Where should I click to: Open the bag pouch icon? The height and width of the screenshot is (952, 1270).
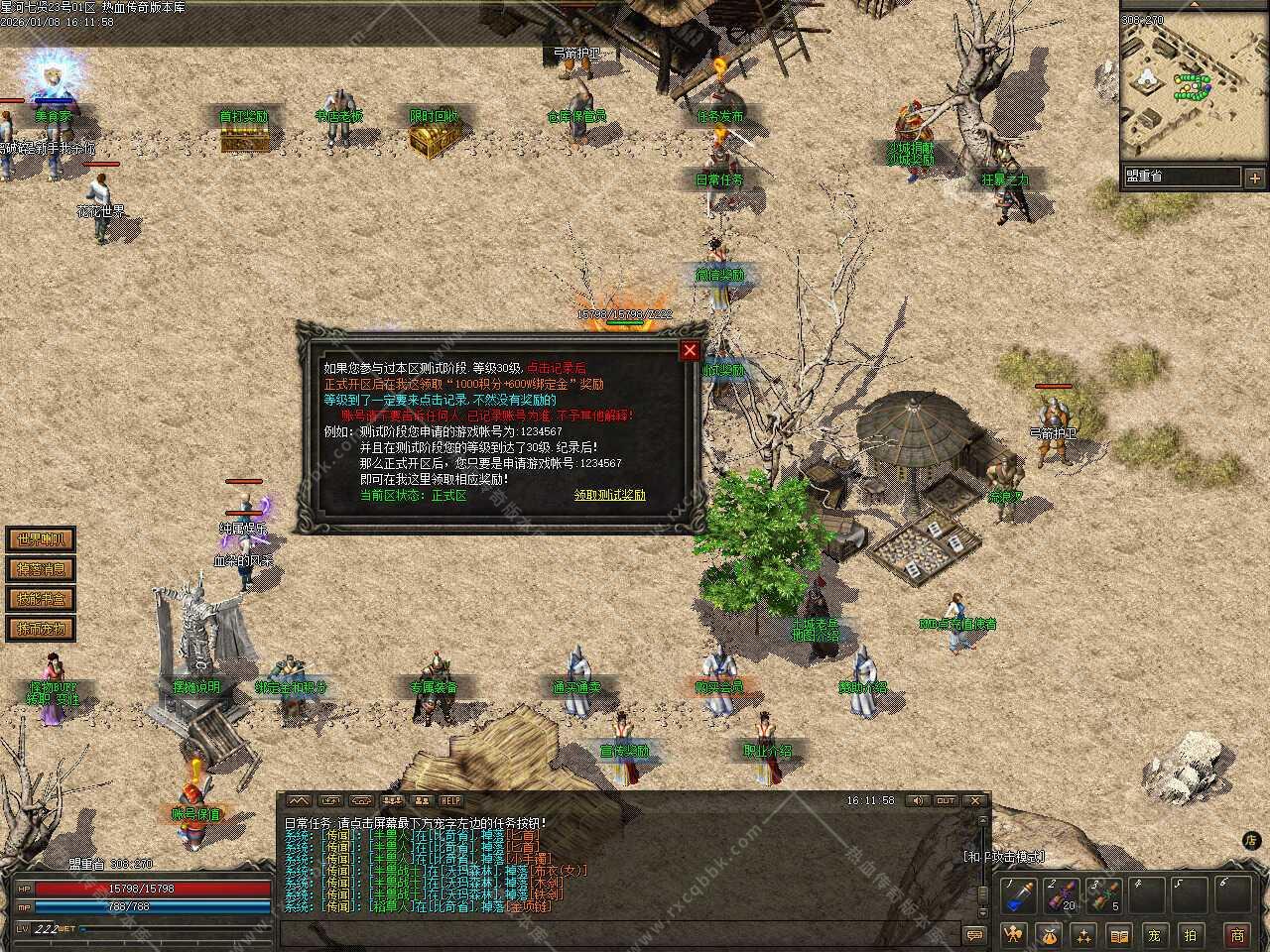point(1049,934)
